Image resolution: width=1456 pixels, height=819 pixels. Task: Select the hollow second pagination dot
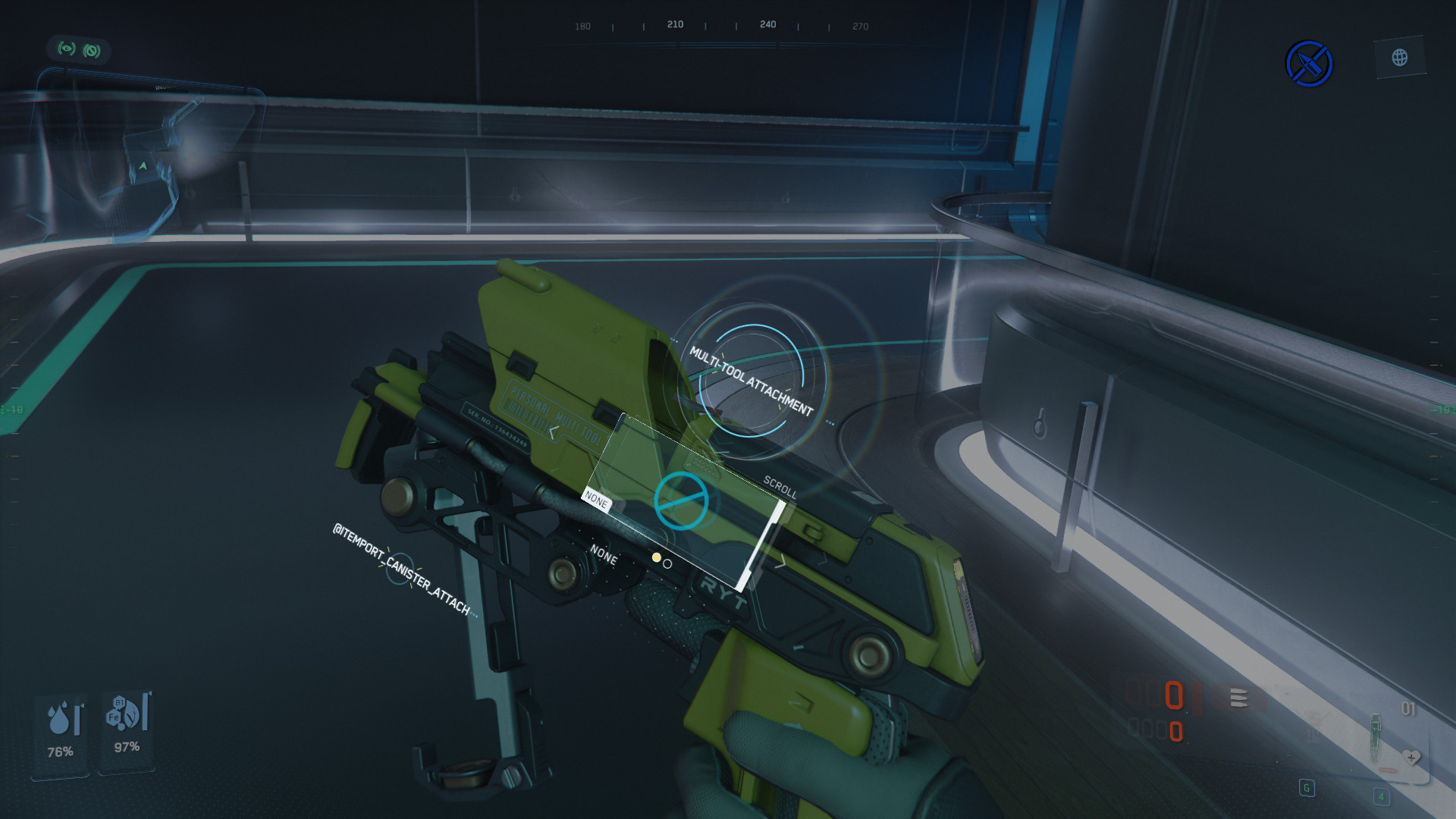tap(668, 564)
